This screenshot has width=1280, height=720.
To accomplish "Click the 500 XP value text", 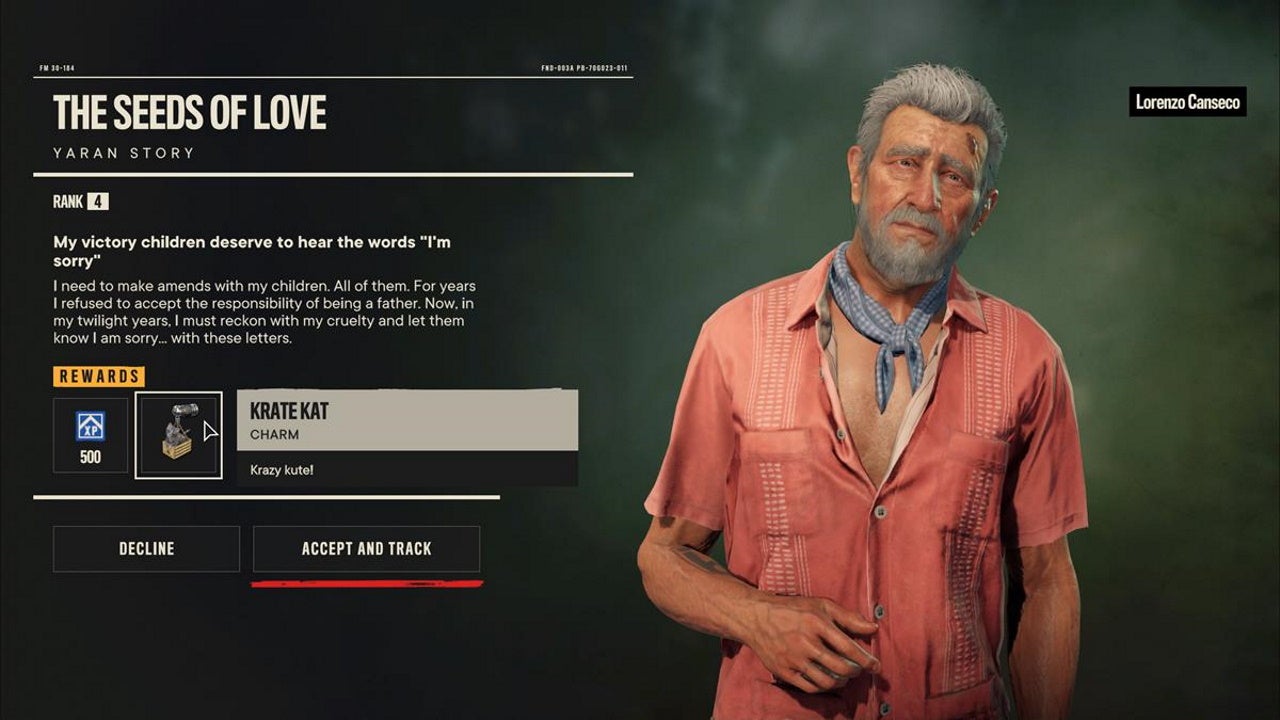I will point(90,457).
